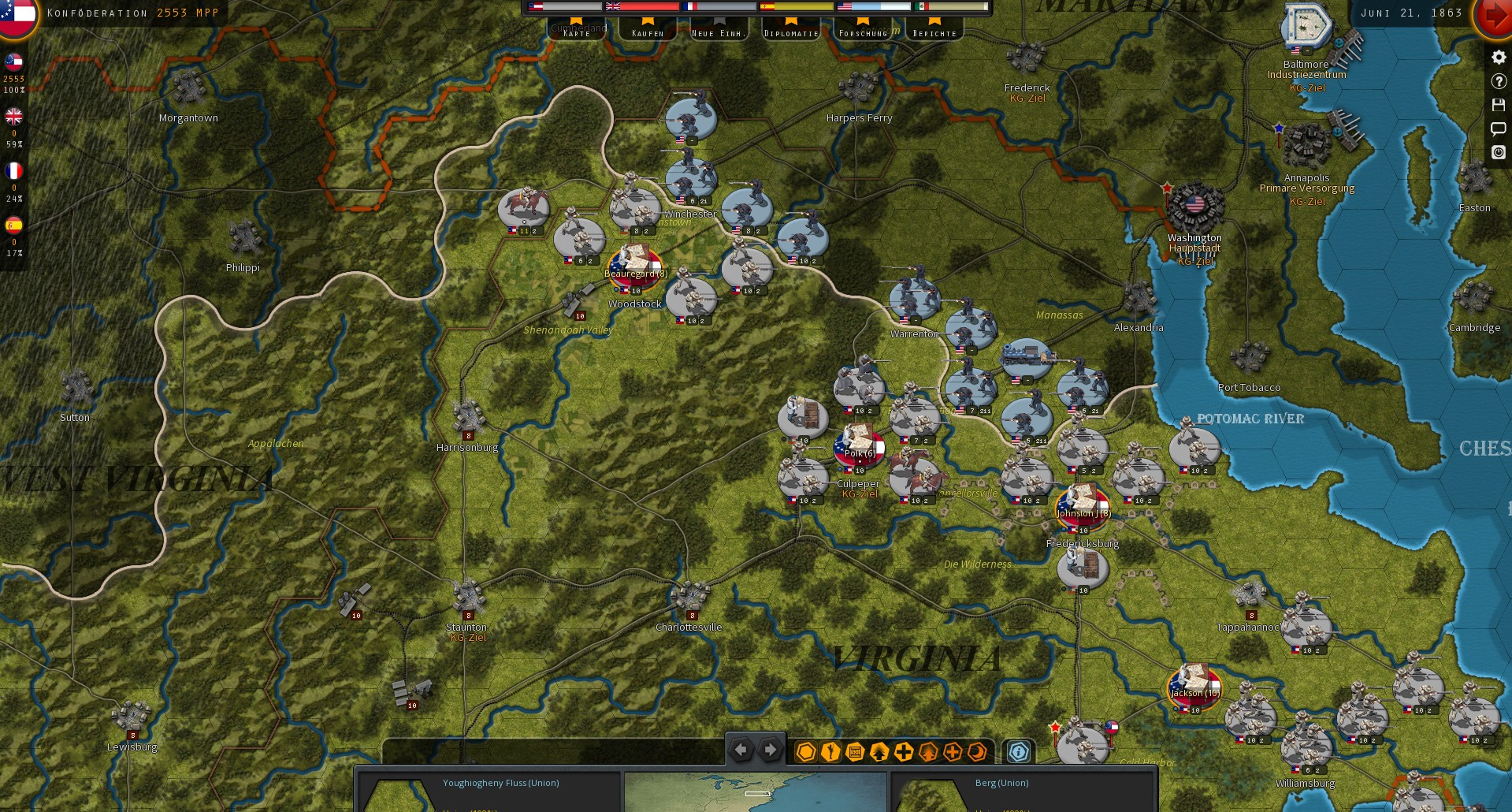Open the reinforce unit plus icon
The width and height of the screenshot is (1512, 812).
(x=903, y=753)
